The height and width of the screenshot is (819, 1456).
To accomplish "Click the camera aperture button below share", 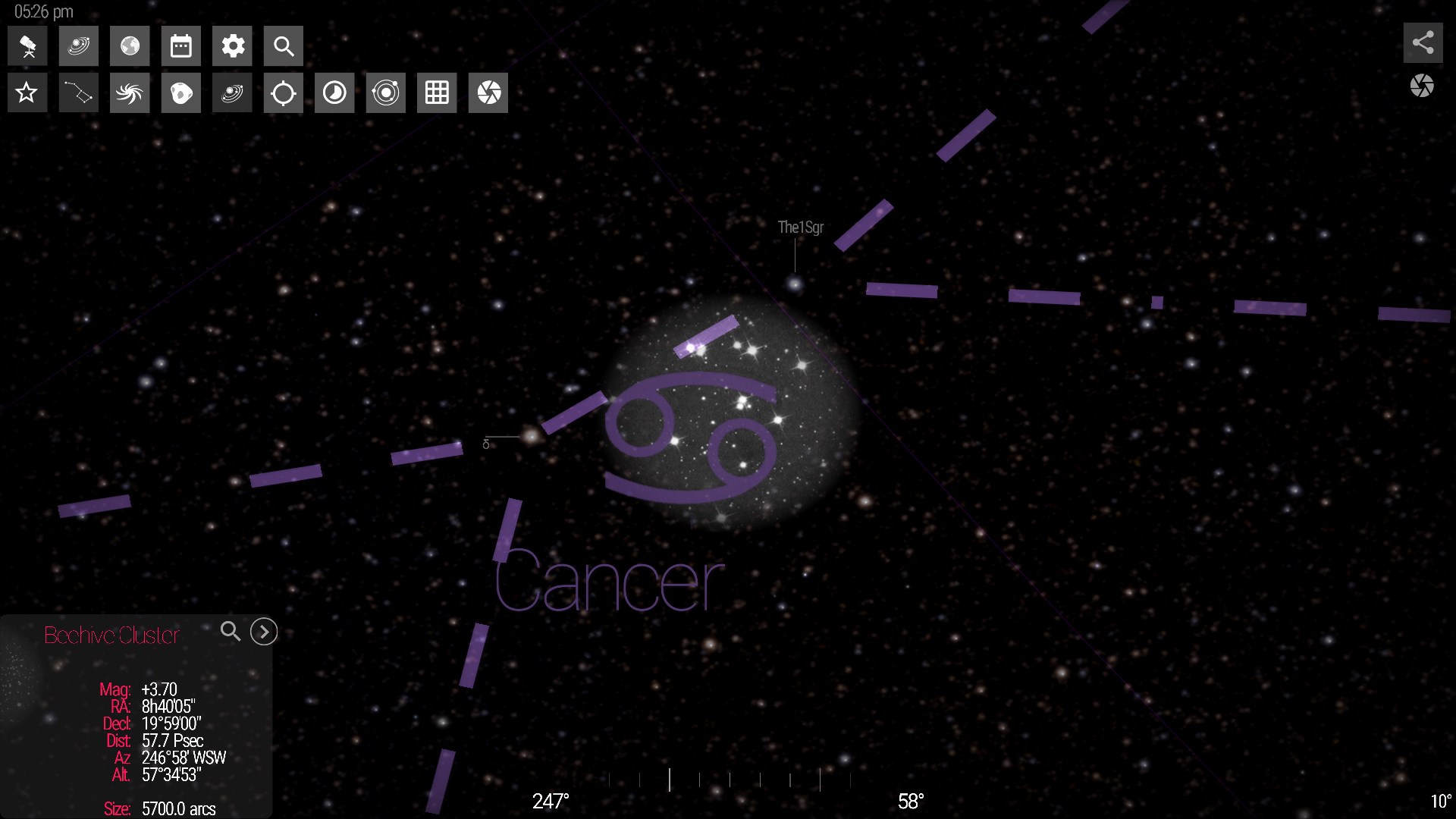I will (1423, 86).
